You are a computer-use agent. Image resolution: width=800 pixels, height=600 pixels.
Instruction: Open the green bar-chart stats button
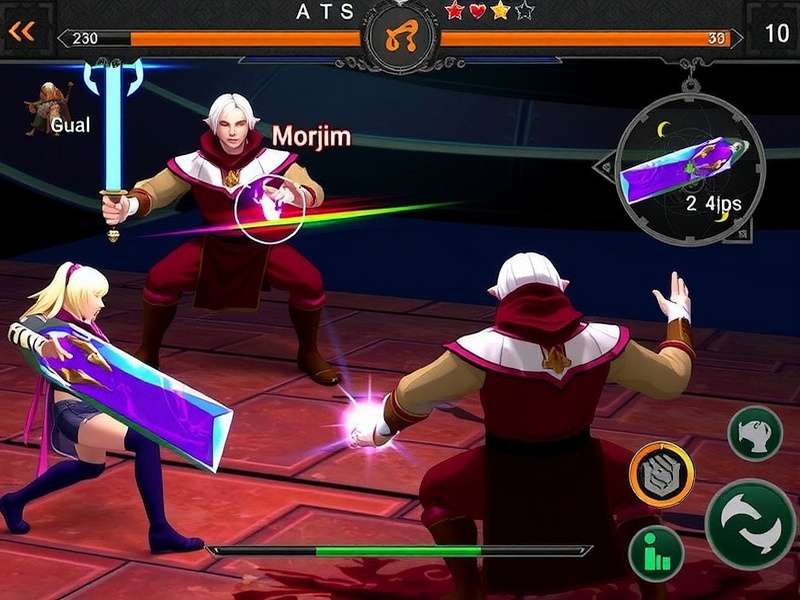[656, 553]
